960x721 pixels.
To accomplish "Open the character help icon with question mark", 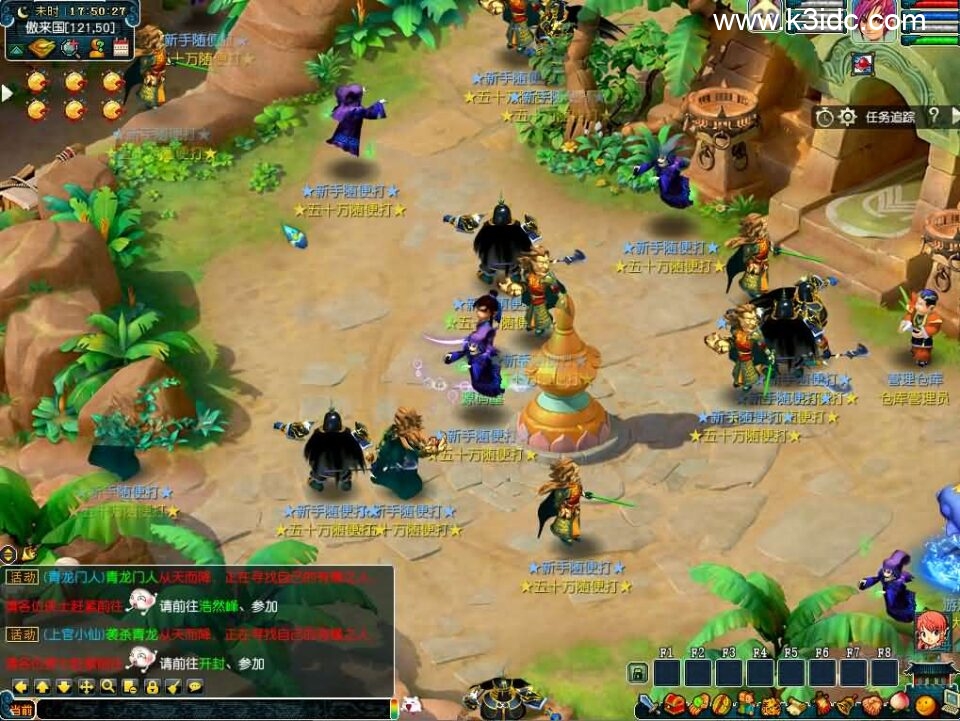I will point(97,47).
